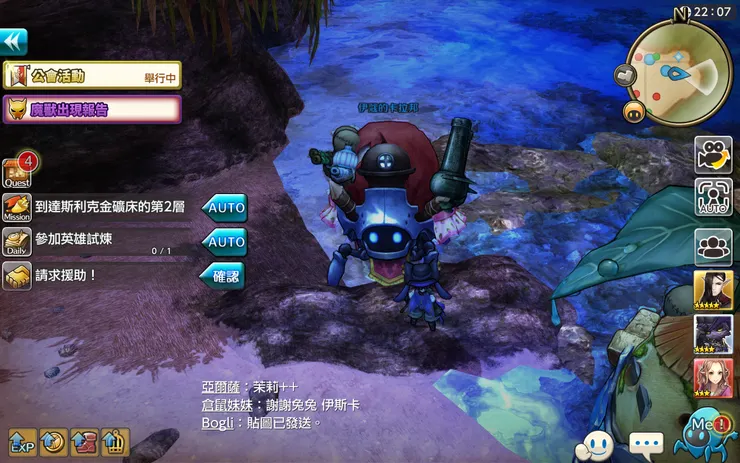740x463 pixels.
Task: Tap the EXP boost buff icon
Action: (x=22, y=442)
